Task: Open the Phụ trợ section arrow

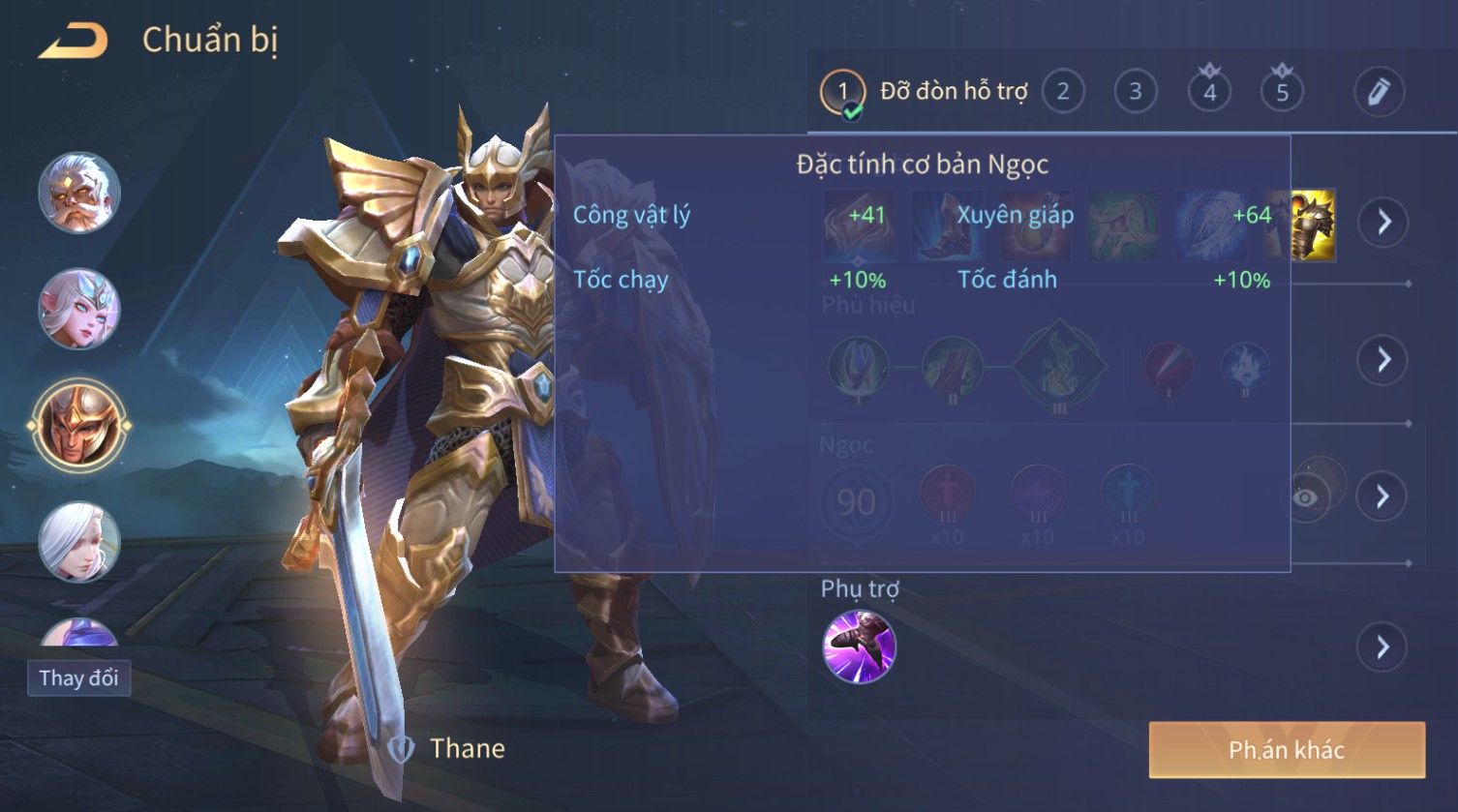Action: point(1383,647)
